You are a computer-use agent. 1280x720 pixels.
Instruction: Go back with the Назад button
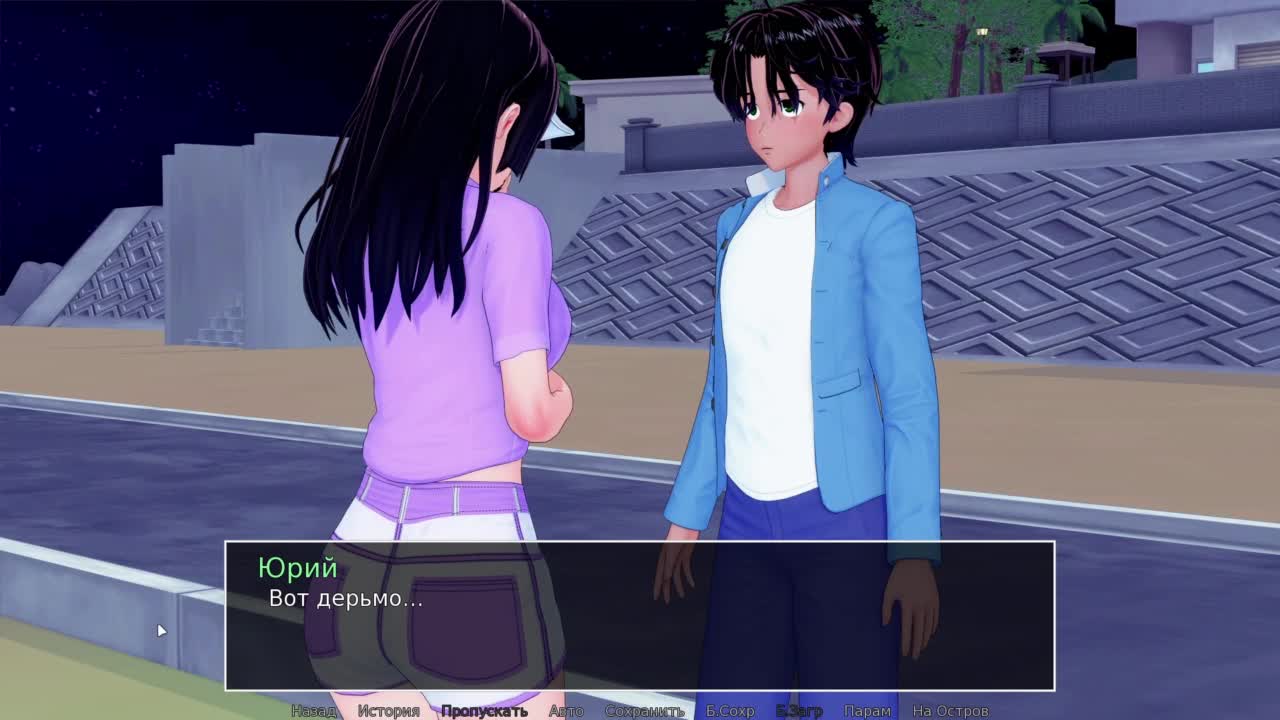(313, 711)
